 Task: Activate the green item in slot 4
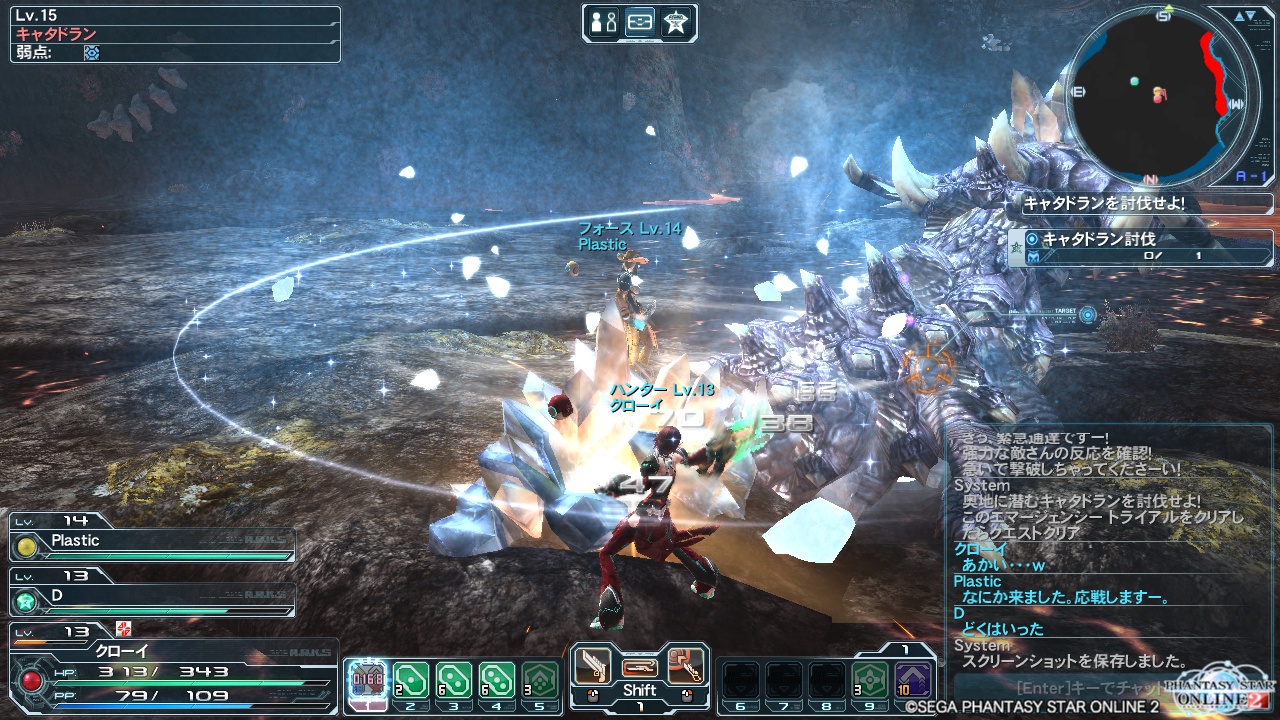[x=497, y=681]
